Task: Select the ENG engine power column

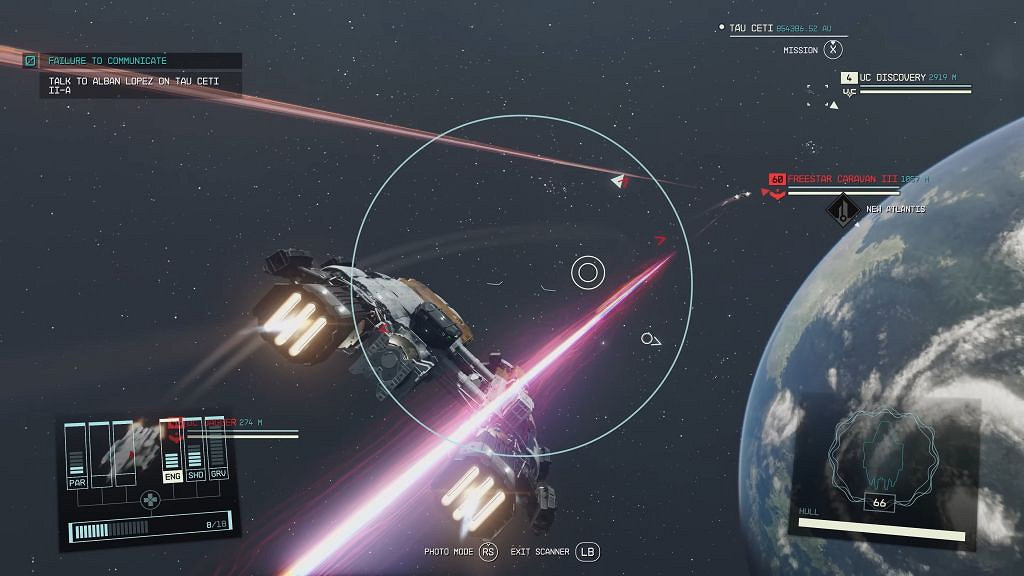Action: click(x=171, y=473)
